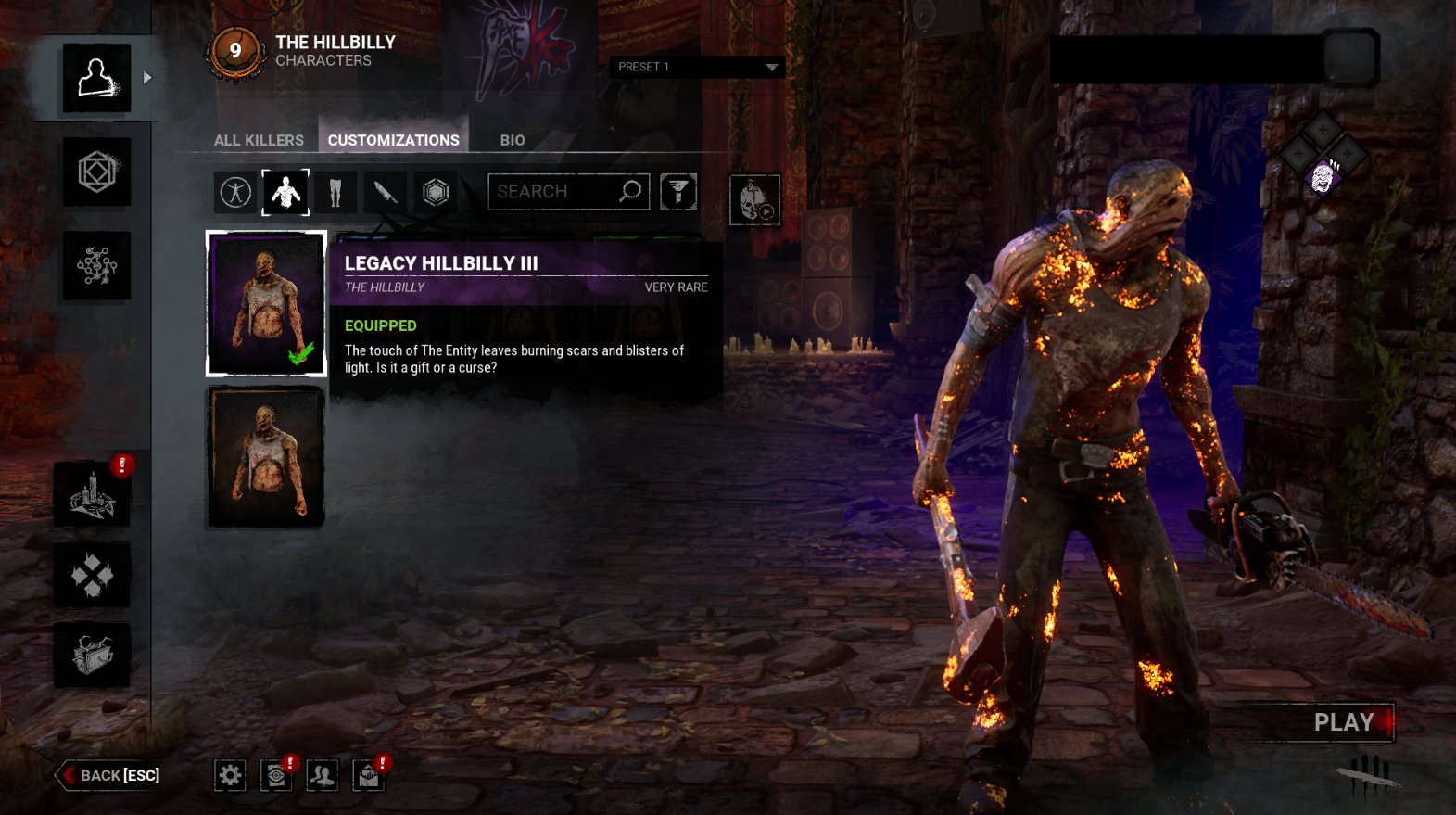
Task: Select the Legacy Hillbilly III torso thumbnail
Action: [266, 304]
